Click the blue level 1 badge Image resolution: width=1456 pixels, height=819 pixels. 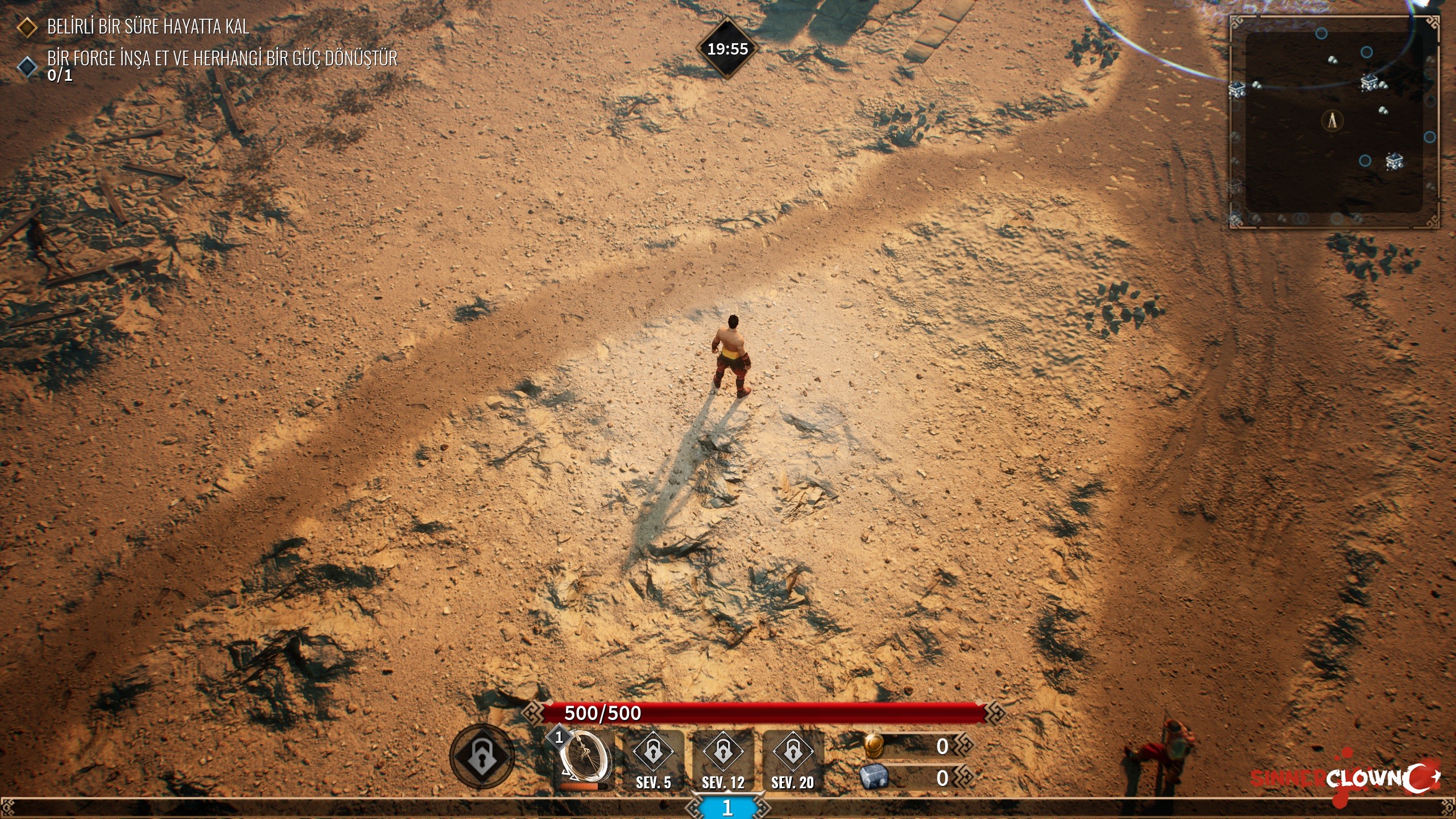[727, 808]
